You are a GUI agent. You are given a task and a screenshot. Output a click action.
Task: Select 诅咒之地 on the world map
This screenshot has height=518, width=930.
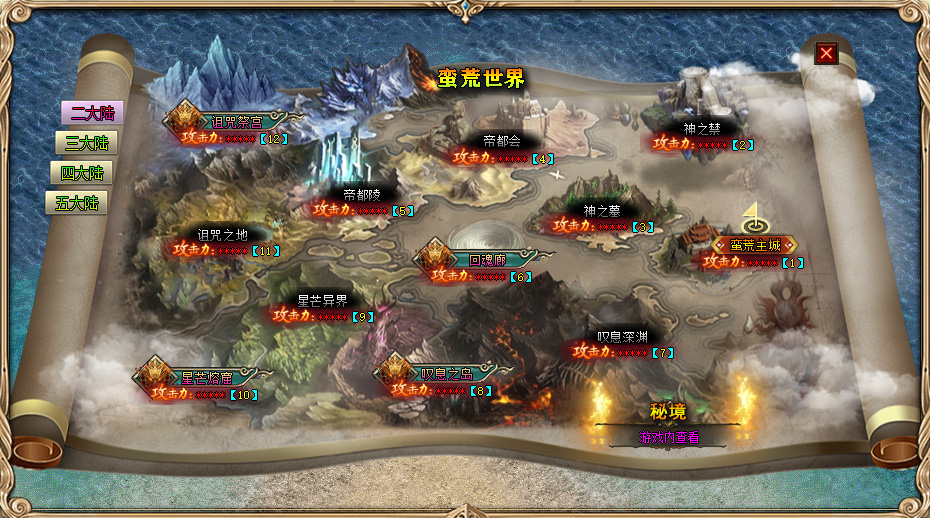point(222,235)
